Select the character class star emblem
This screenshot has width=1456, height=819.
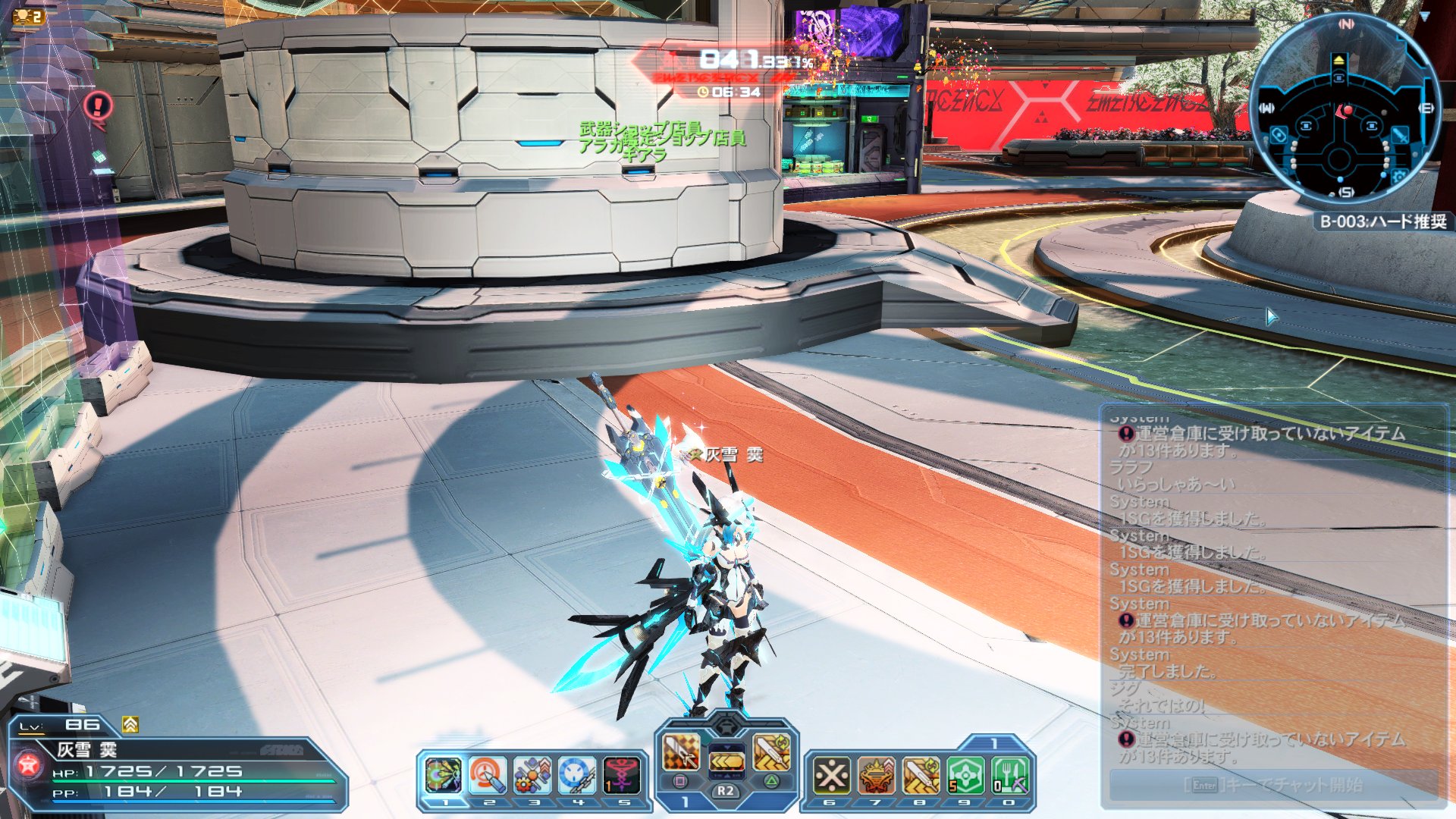coord(29,765)
